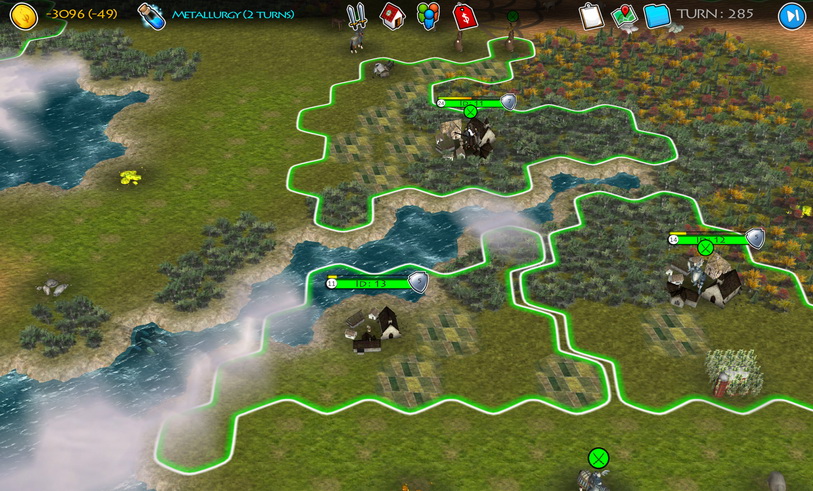Open the red dollar price tag icon
This screenshot has width=813, height=491.
464,16
